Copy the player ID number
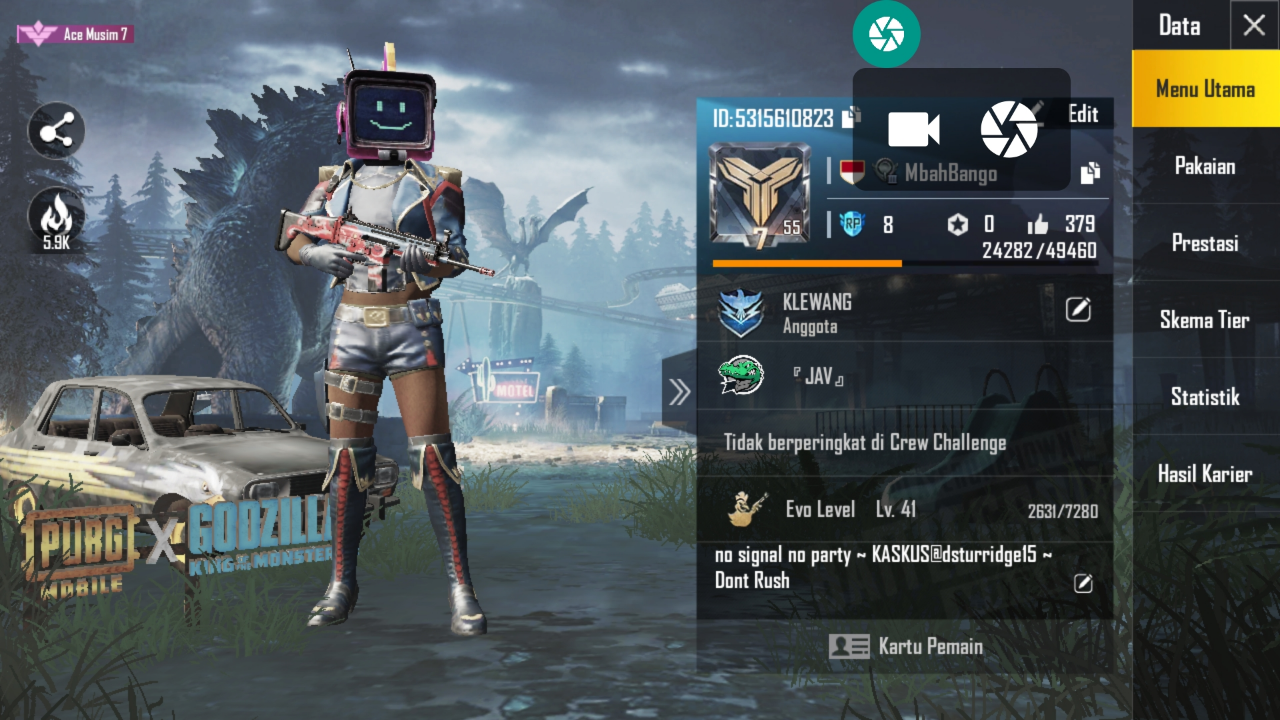This screenshot has width=1280, height=720. [x=851, y=118]
